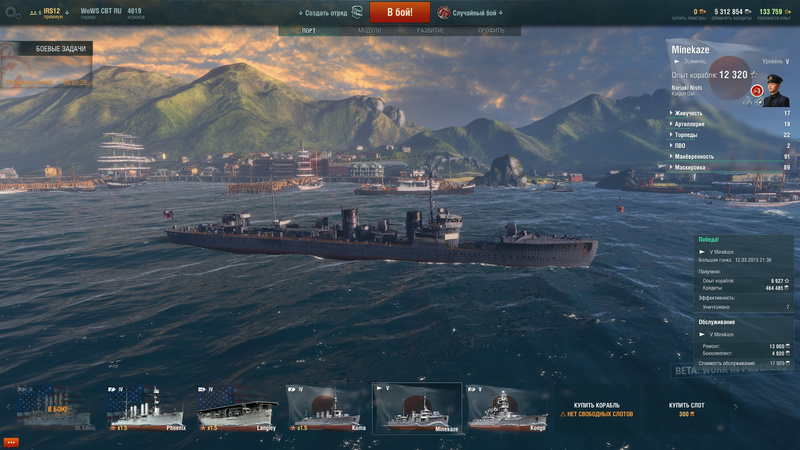Buy a new ship slot (Купить слот)
Image resolution: width=800 pixels, height=450 pixels.
[x=686, y=409]
